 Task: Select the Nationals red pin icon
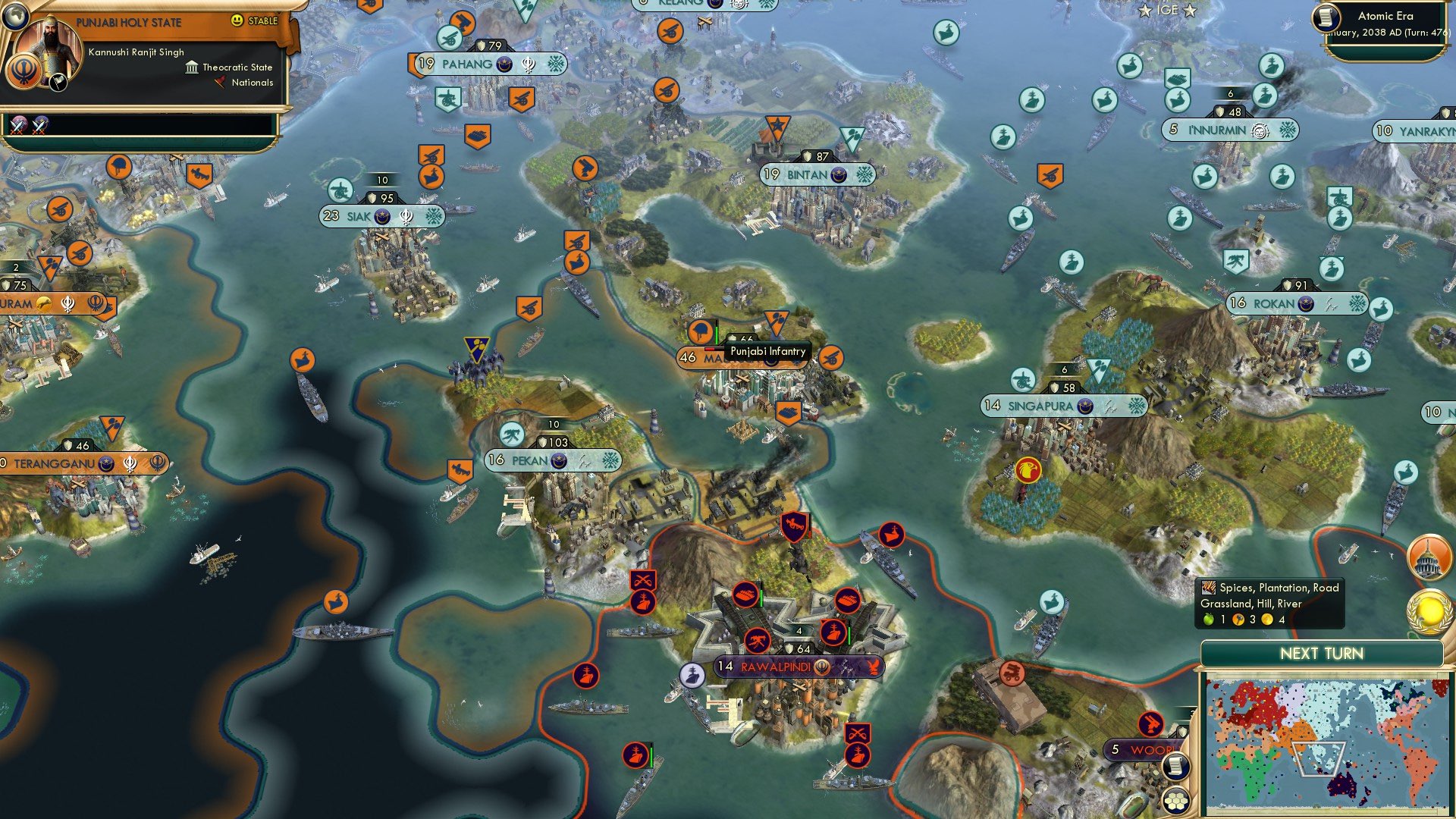point(221,83)
